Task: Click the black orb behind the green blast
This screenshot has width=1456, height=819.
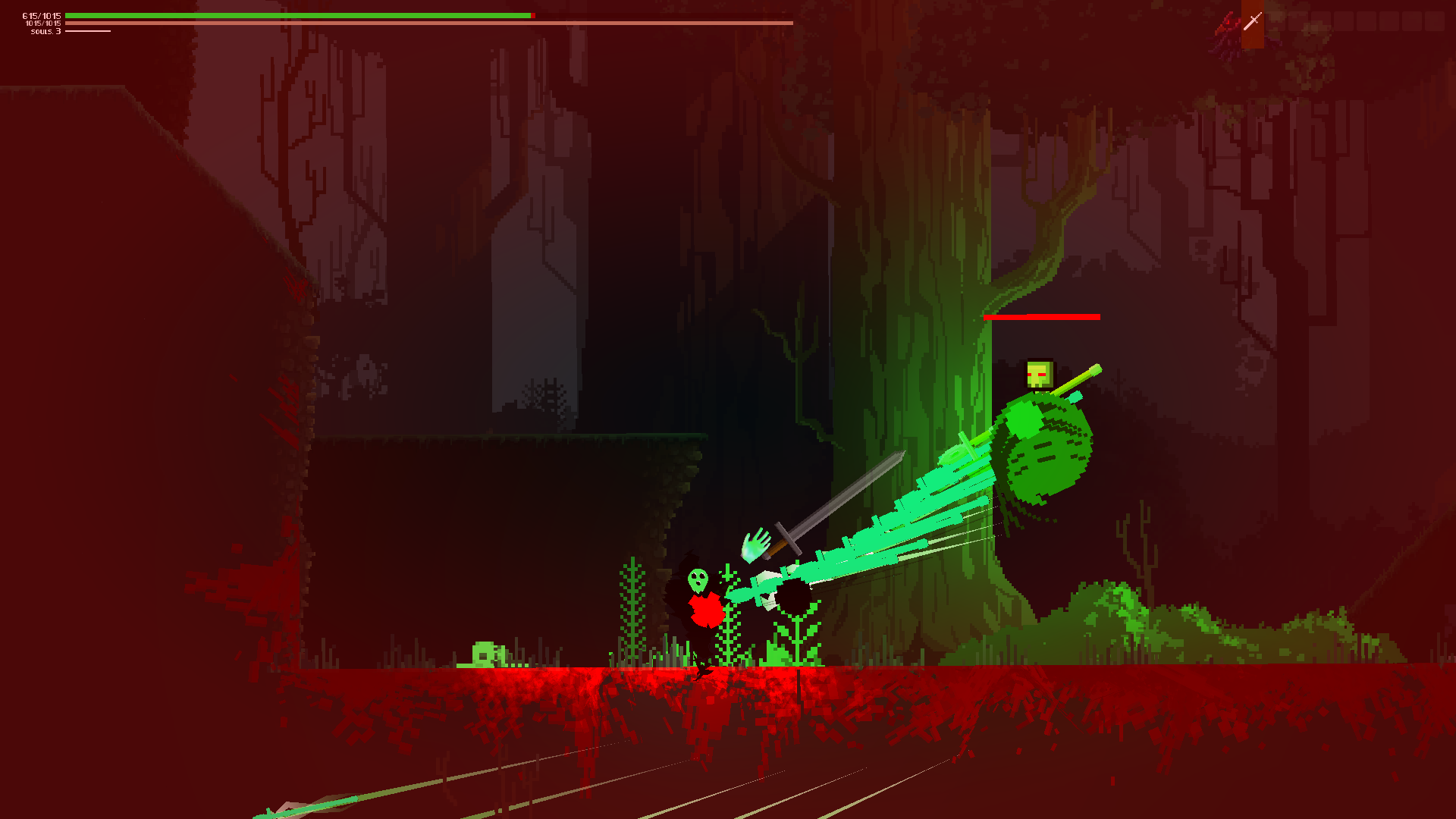Action: click(794, 598)
